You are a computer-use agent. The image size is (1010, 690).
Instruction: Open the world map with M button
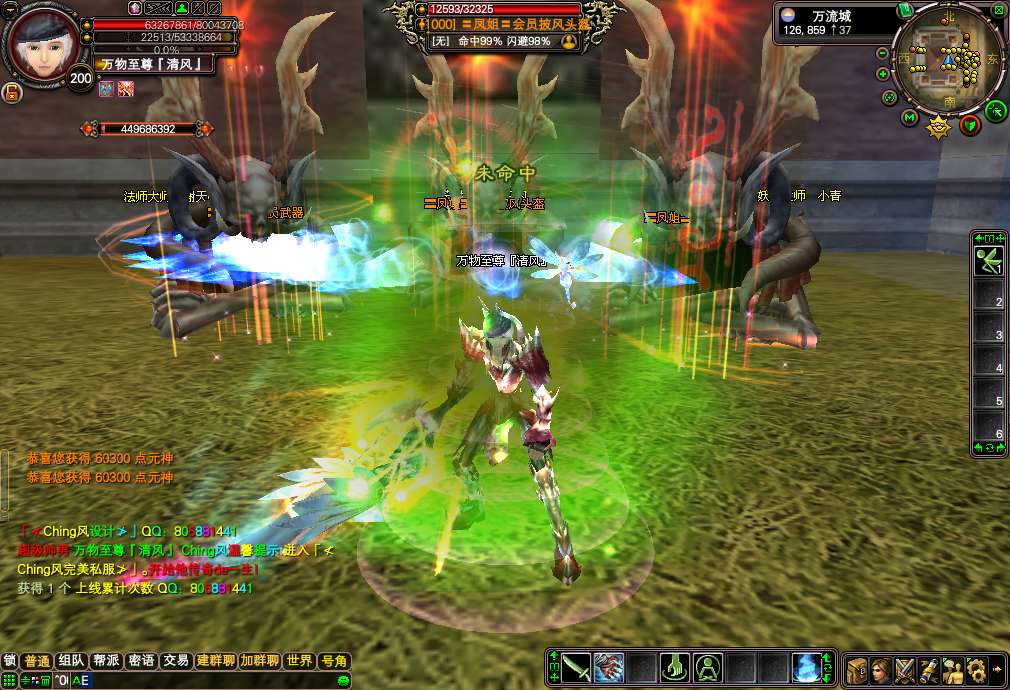(x=909, y=118)
